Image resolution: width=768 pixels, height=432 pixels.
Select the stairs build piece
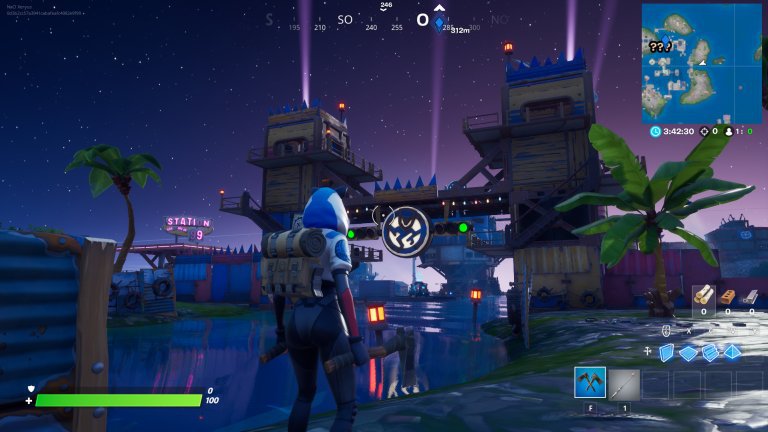click(x=710, y=352)
